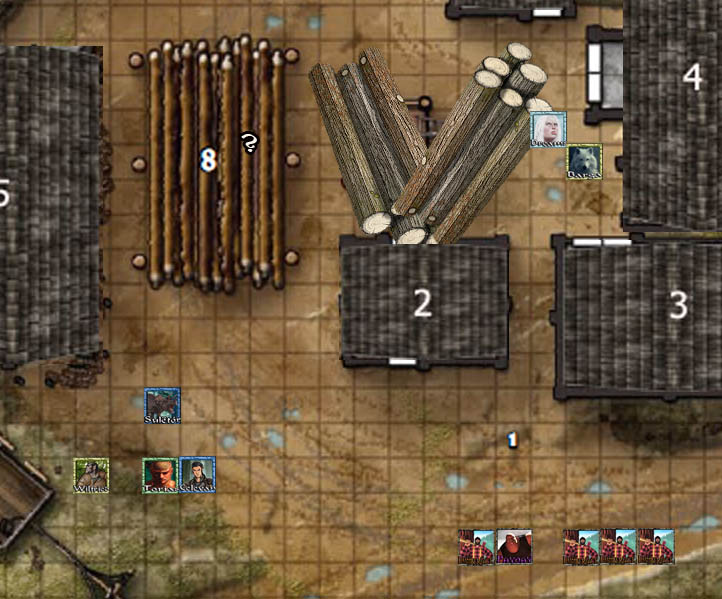The height and width of the screenshot is (599, 722).
Task: Click the number 8 map marker
Action: tap(208, 159)
